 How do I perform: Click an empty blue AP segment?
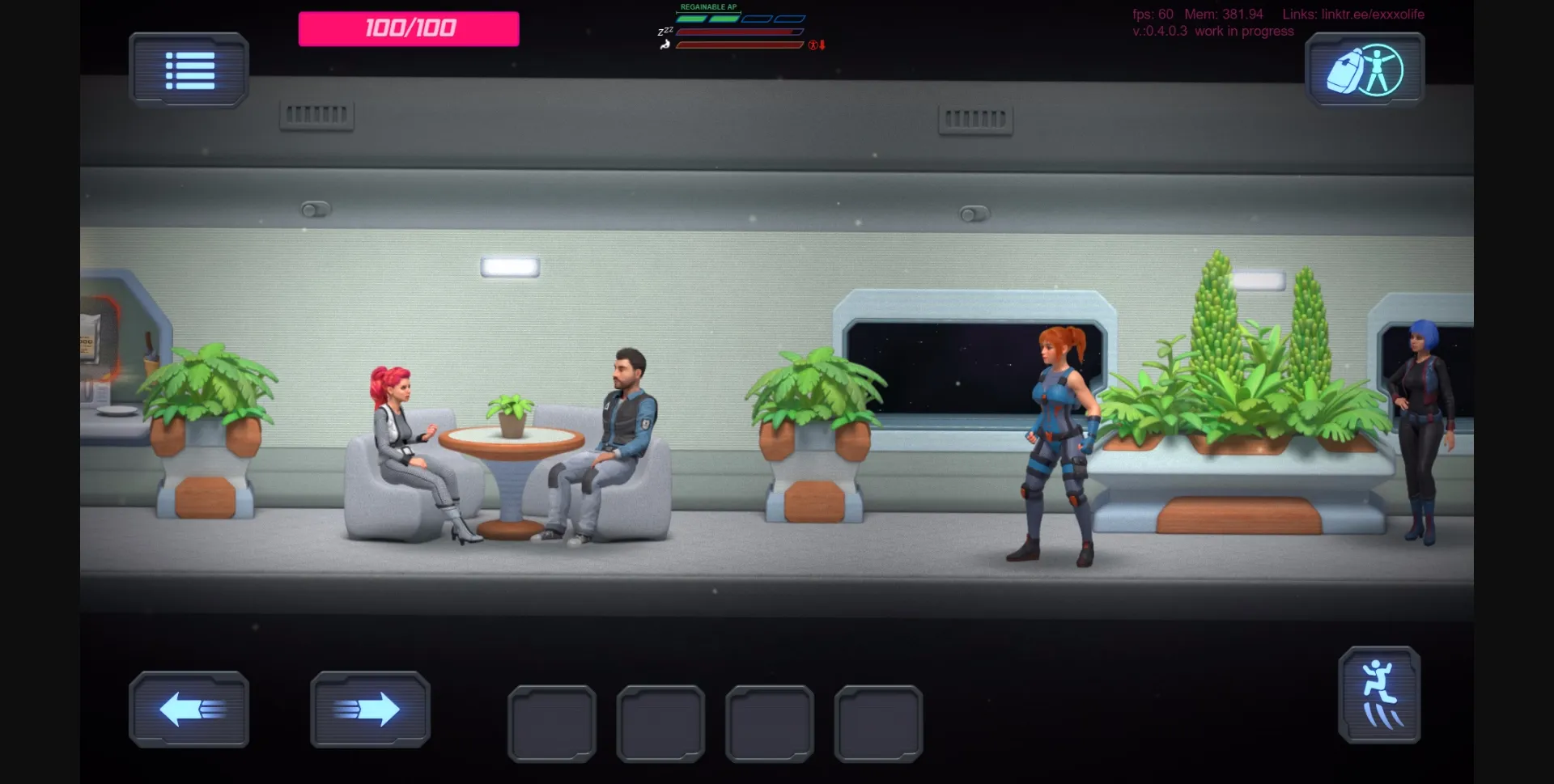(x=757, y=18)
